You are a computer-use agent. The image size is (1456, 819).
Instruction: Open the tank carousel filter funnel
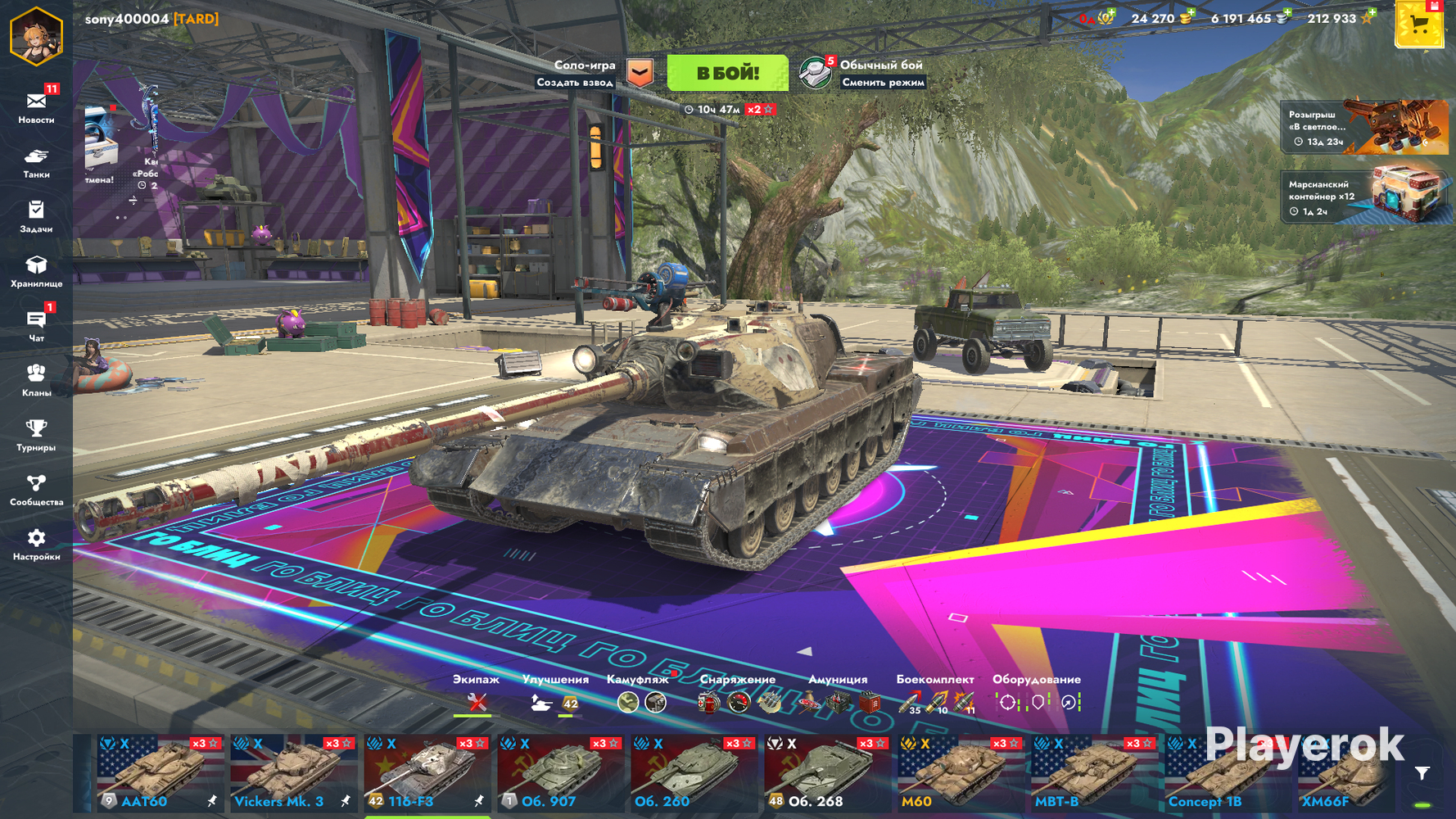[1422, 773]
